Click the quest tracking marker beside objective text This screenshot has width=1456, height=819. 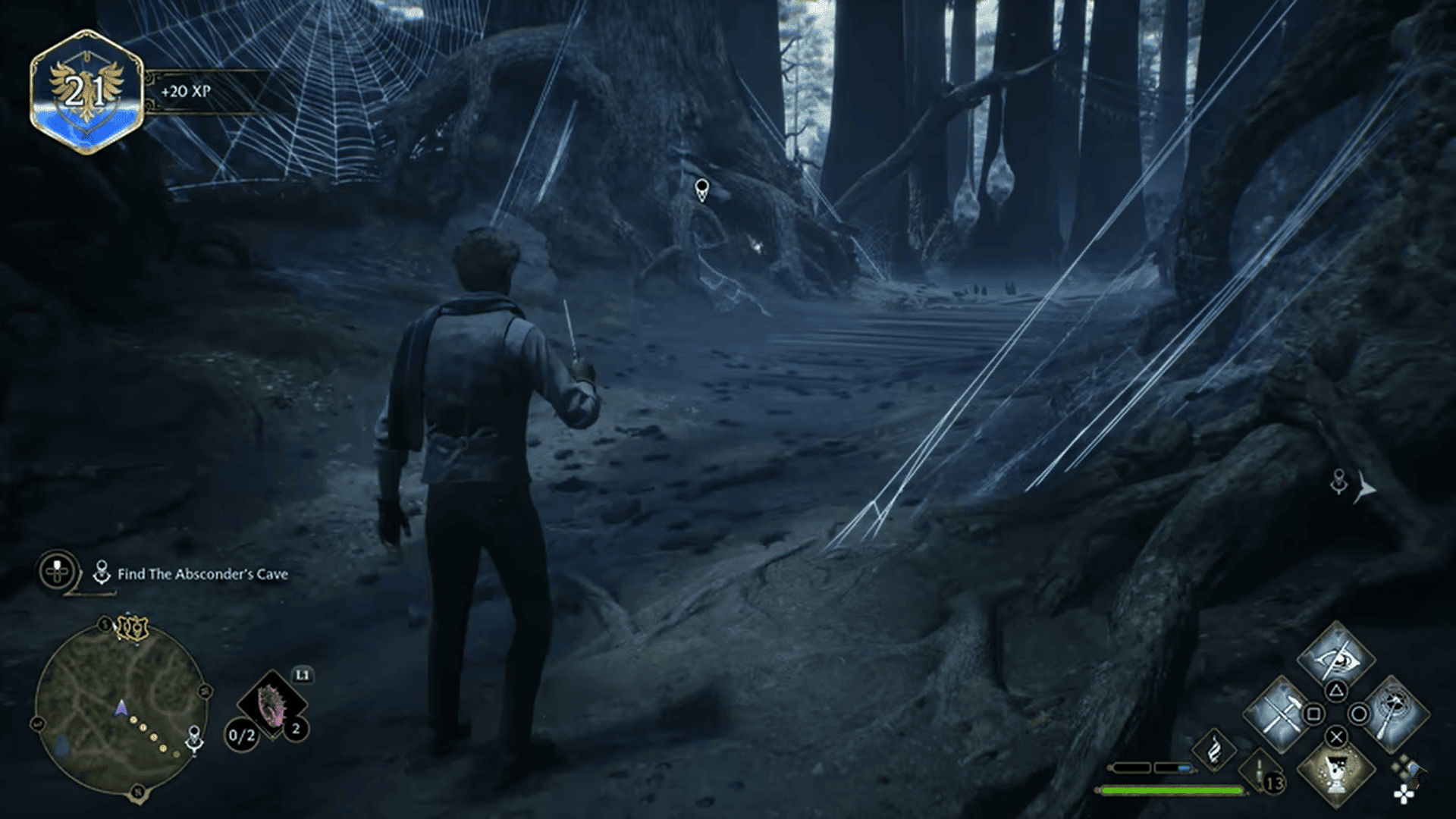click(x=102, y=573)
